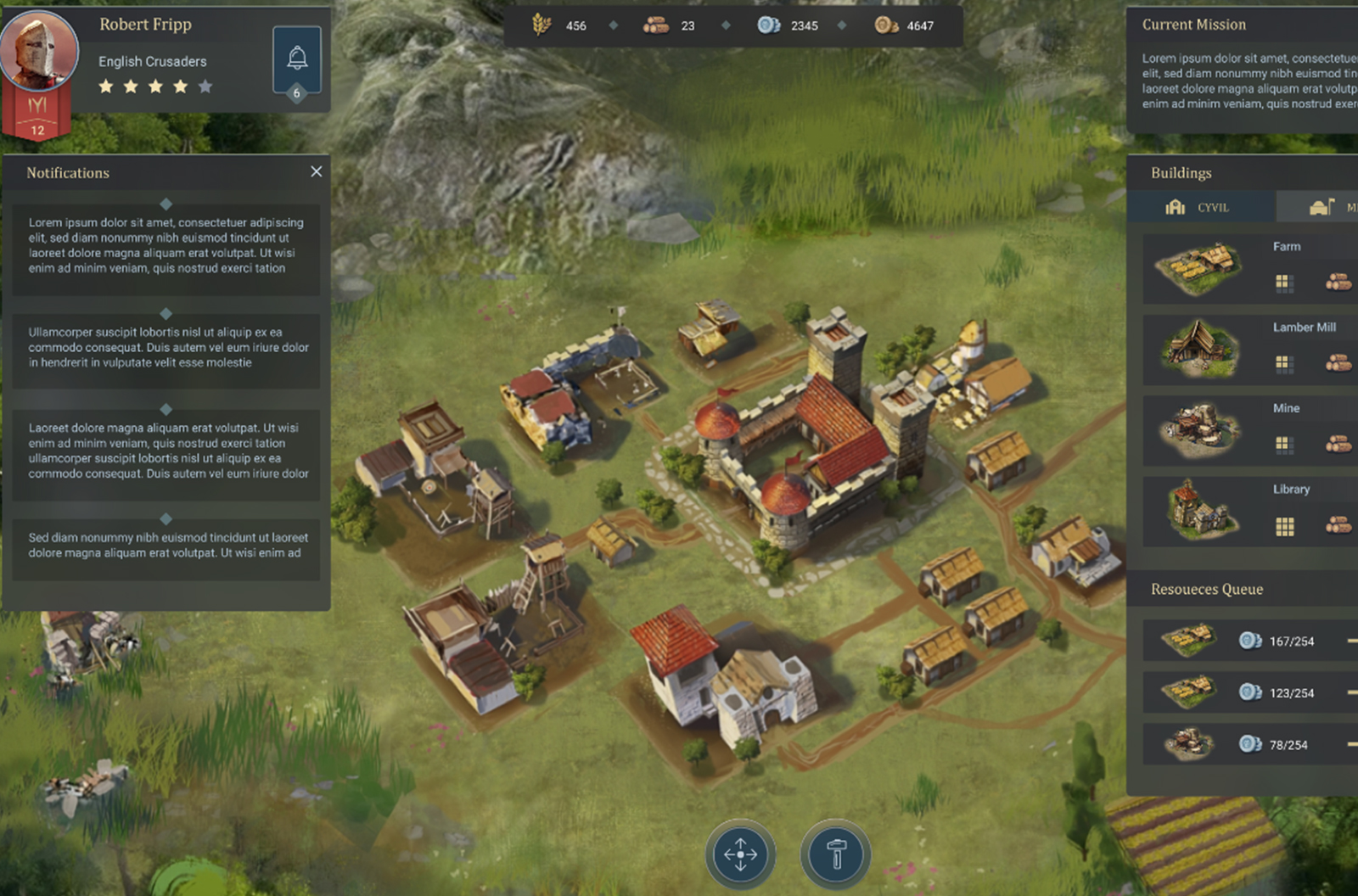Select the Farm building entry

1249,268
